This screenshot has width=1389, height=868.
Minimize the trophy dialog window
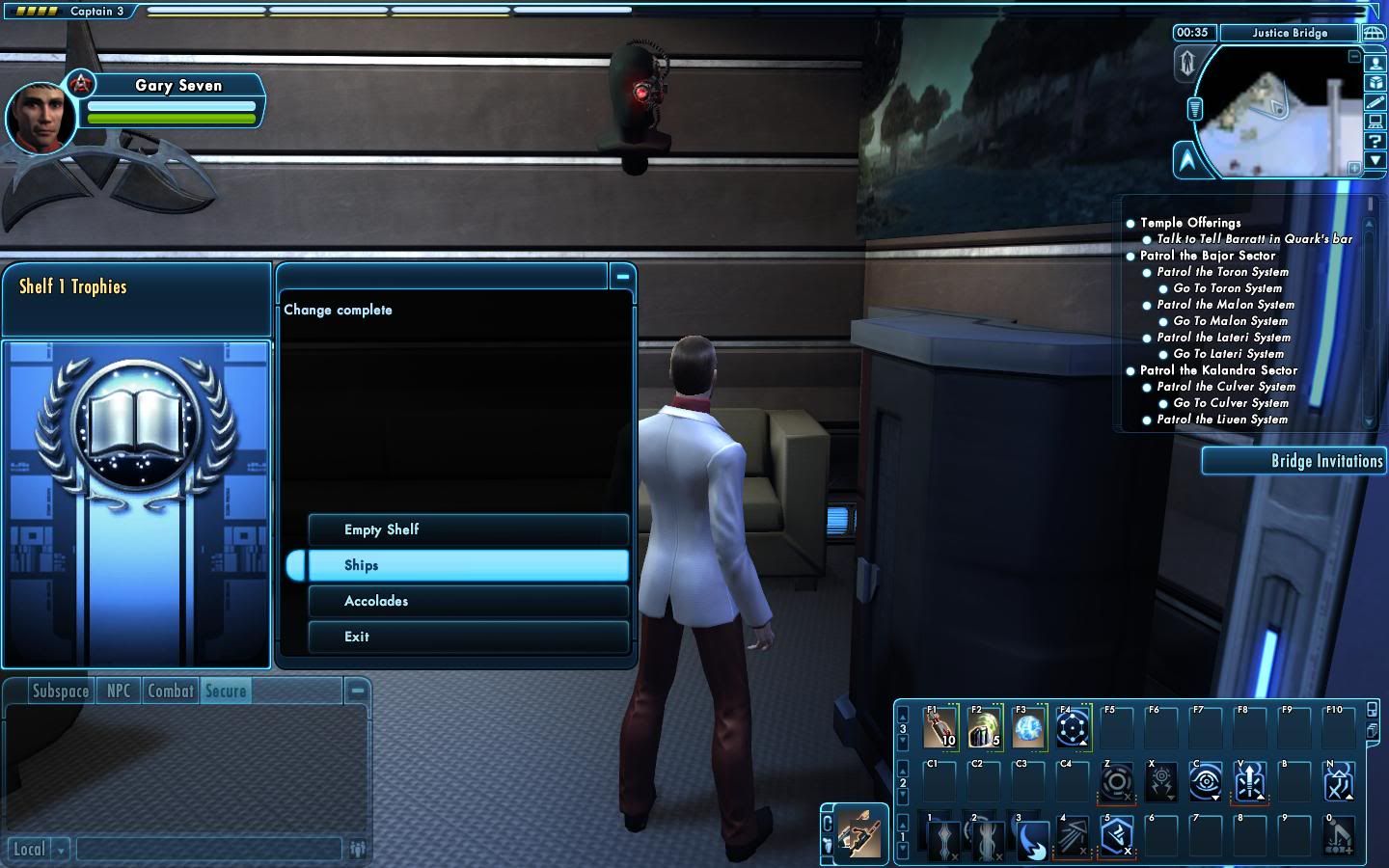coord(622,277)
